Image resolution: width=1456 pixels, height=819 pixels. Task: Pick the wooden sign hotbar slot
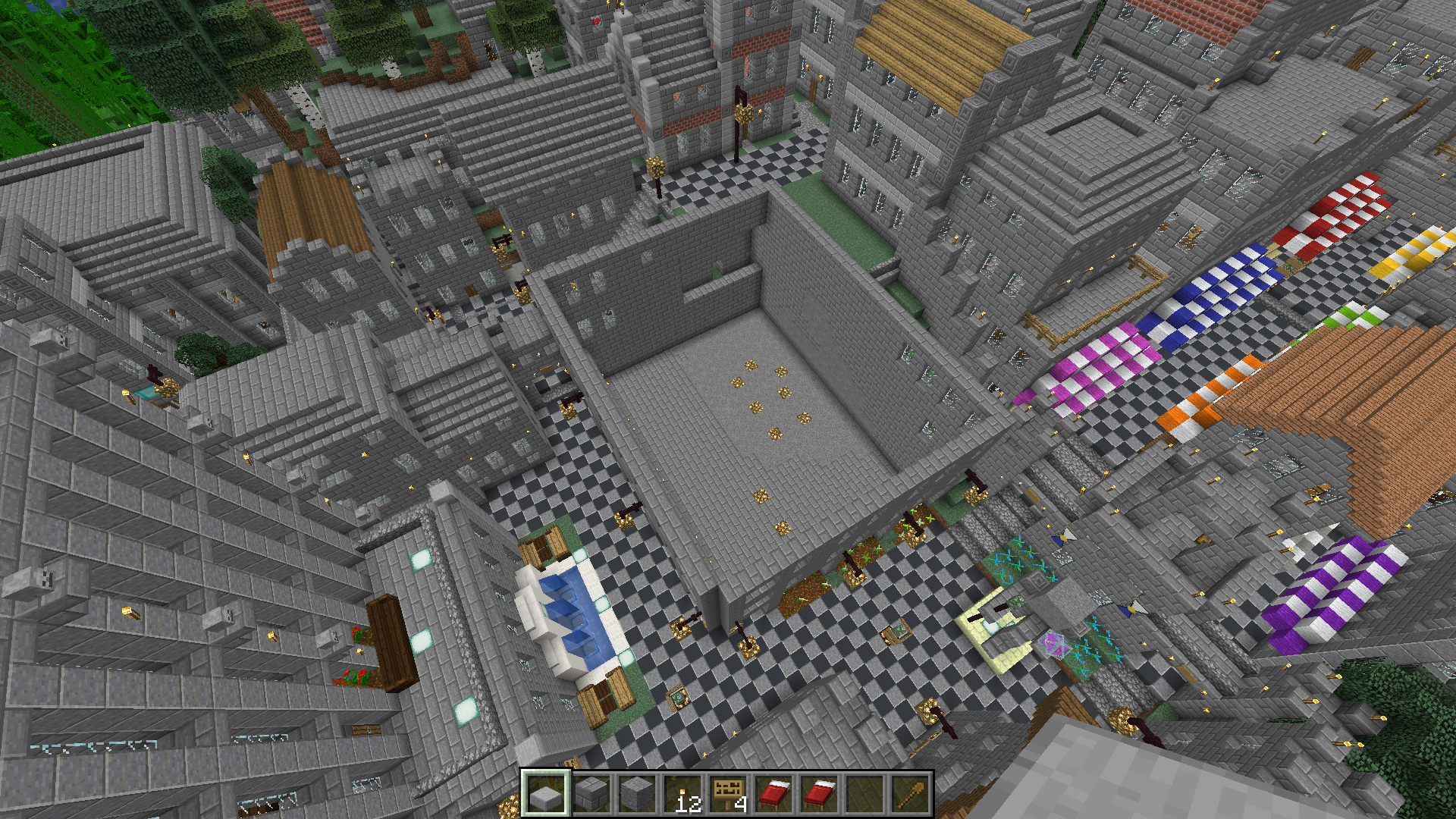727,794
